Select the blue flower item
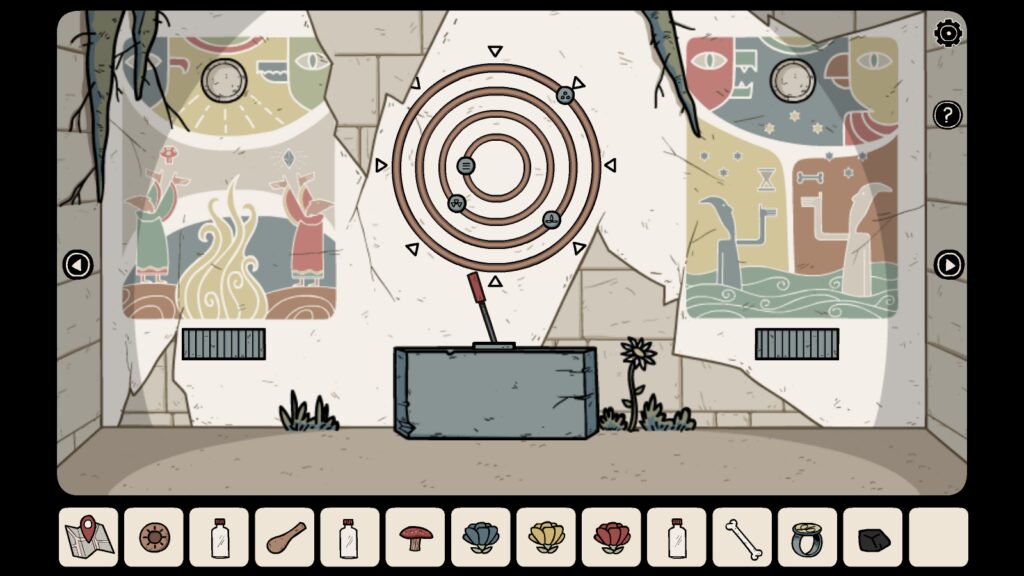1024x576 pixels. 480,537
